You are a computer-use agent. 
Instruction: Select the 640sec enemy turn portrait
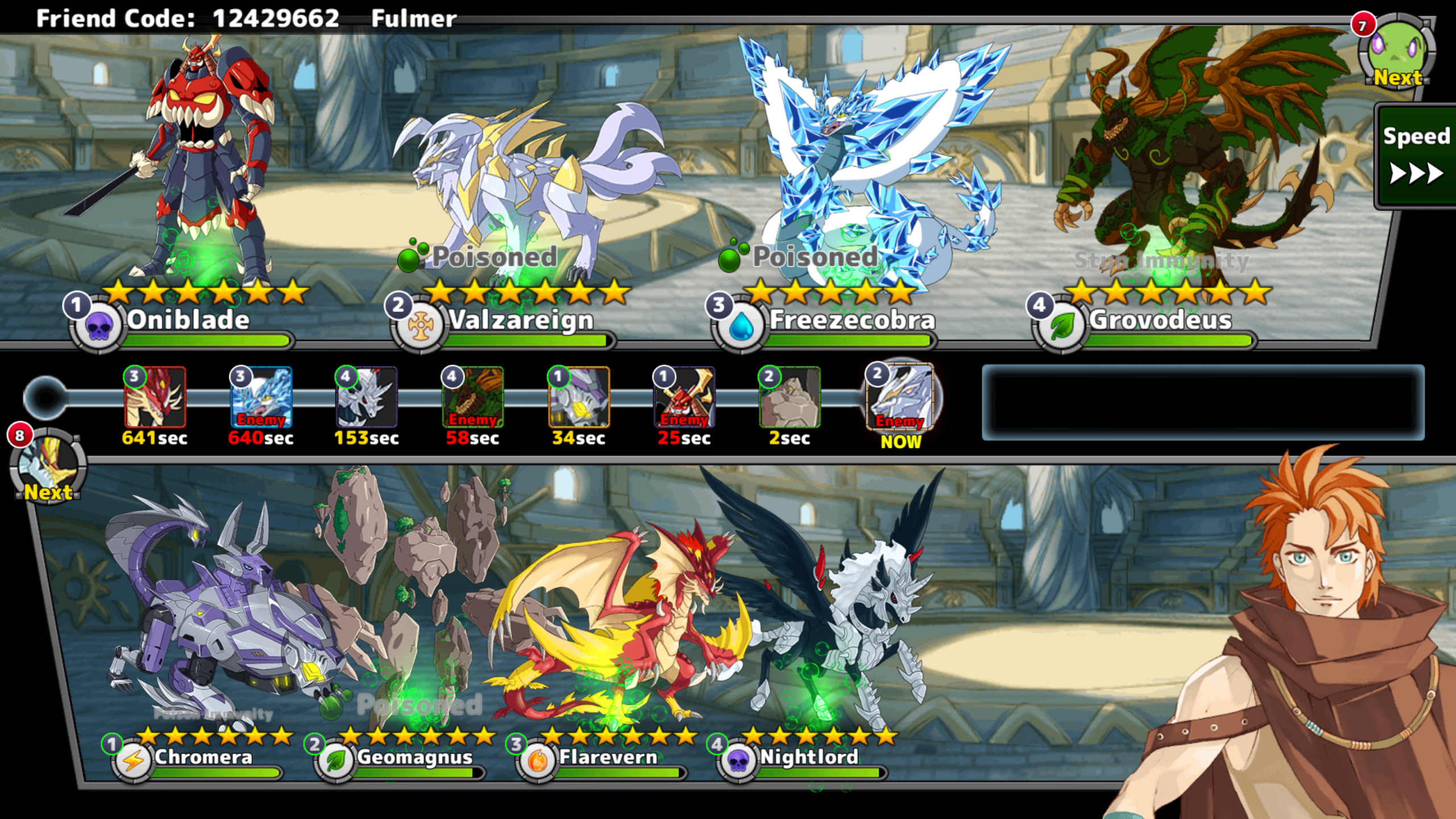pyautogui.click(x=261, y=397)
